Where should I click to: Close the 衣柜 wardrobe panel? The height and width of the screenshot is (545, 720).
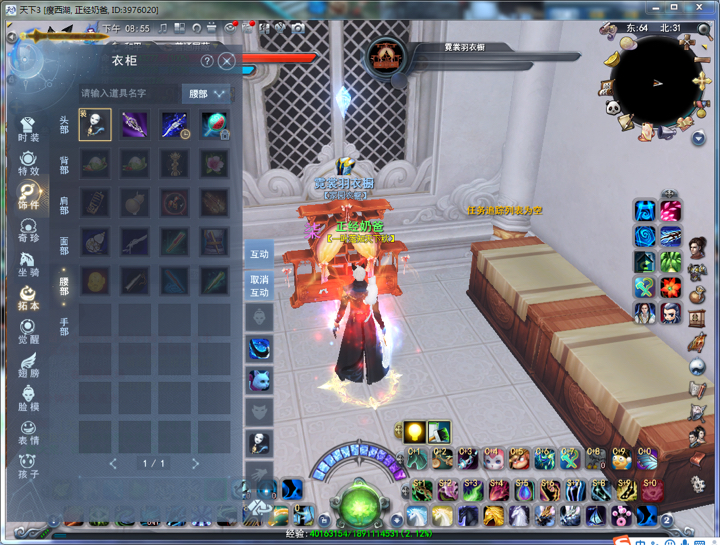(227, 61)
